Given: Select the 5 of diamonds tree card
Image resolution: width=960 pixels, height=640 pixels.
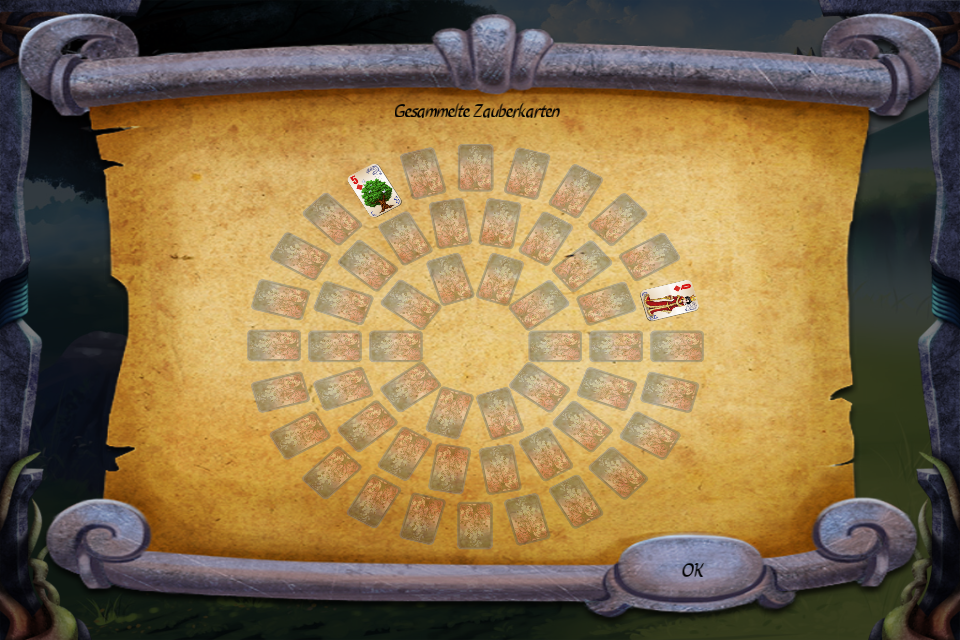Looking at the screenshot, I should coord(373,190).
